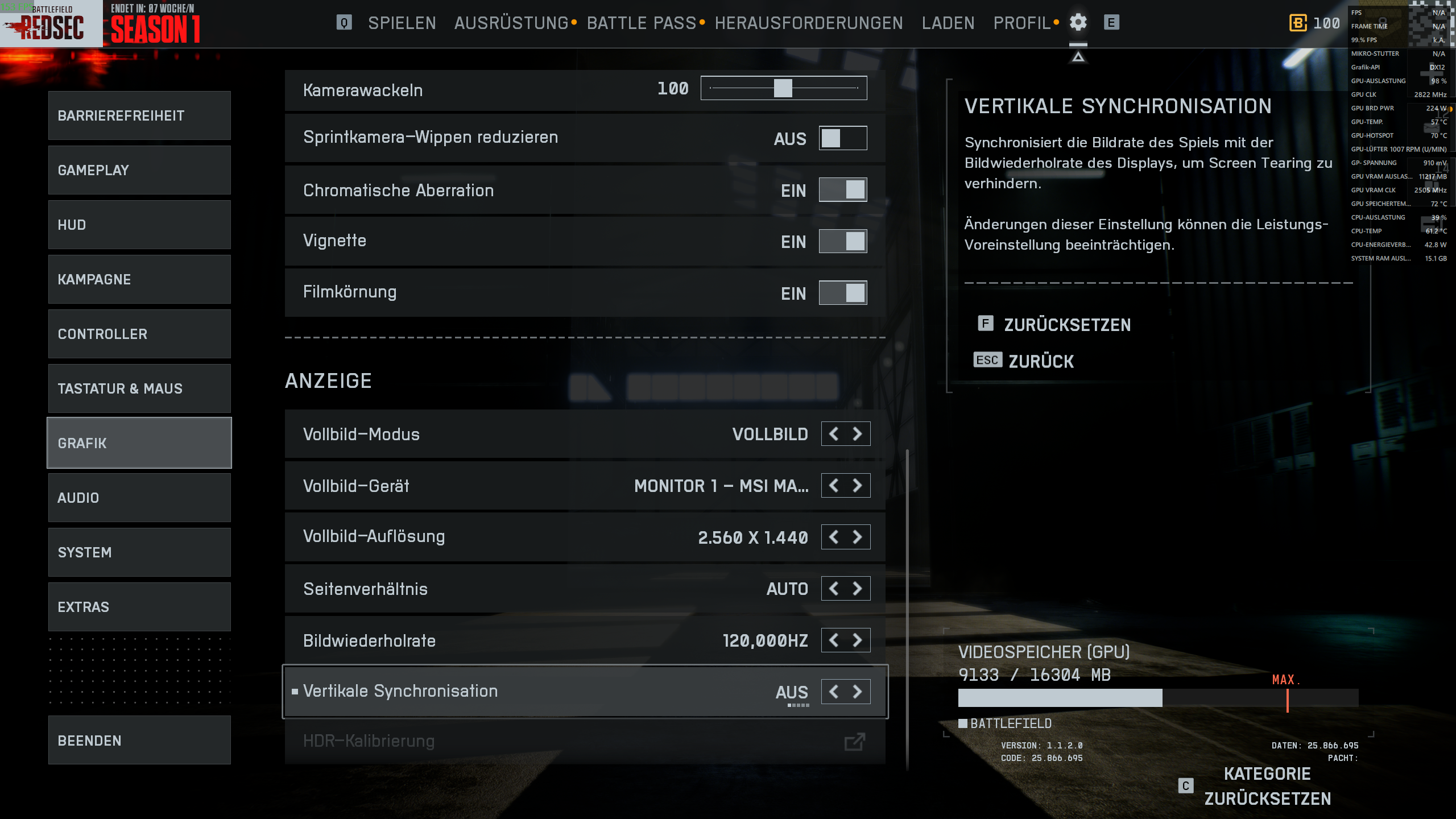The height and width of the screenshot is (819, 1456).
Task: Adjust the Kamerawackeln slider
Action: point(784,88)
